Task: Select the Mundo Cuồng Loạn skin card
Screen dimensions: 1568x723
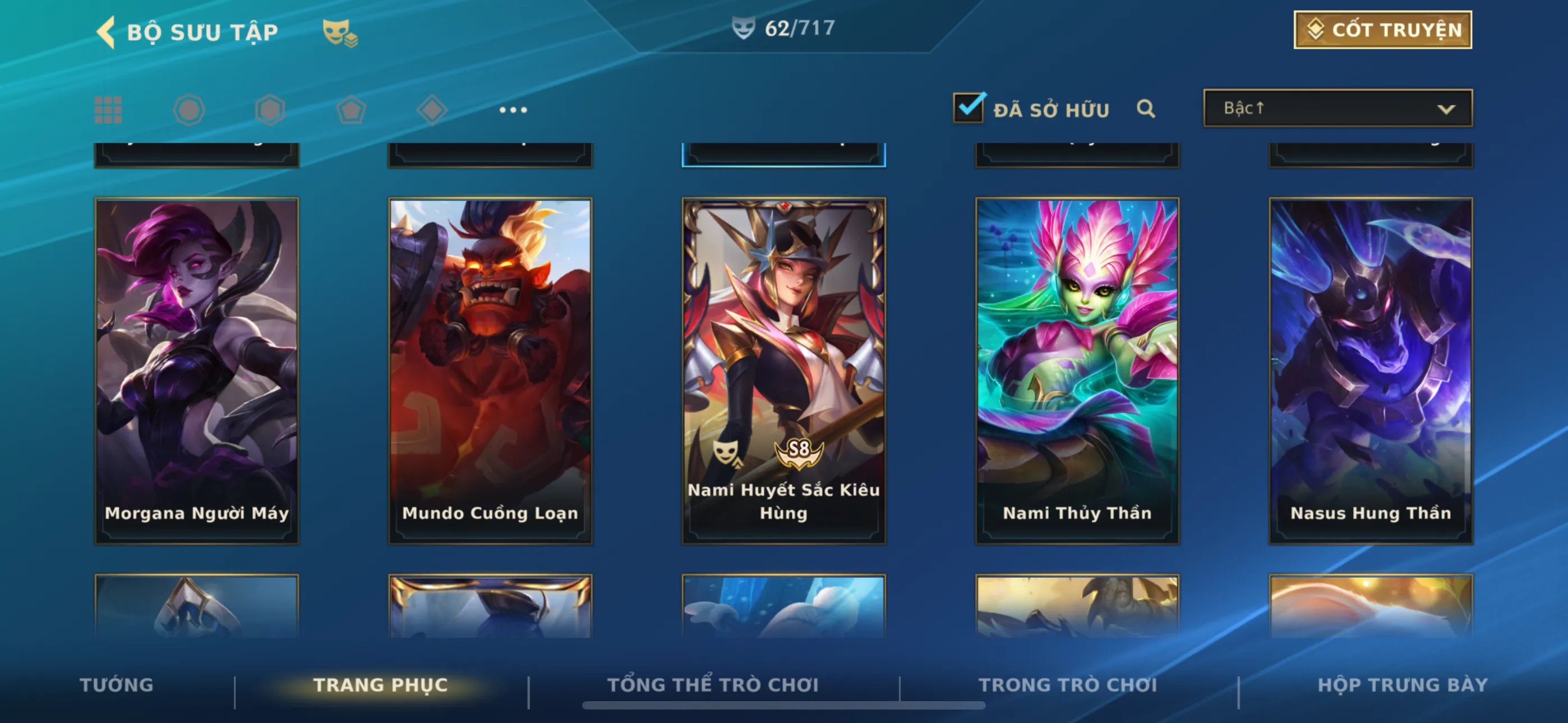Action: (490, 370)
